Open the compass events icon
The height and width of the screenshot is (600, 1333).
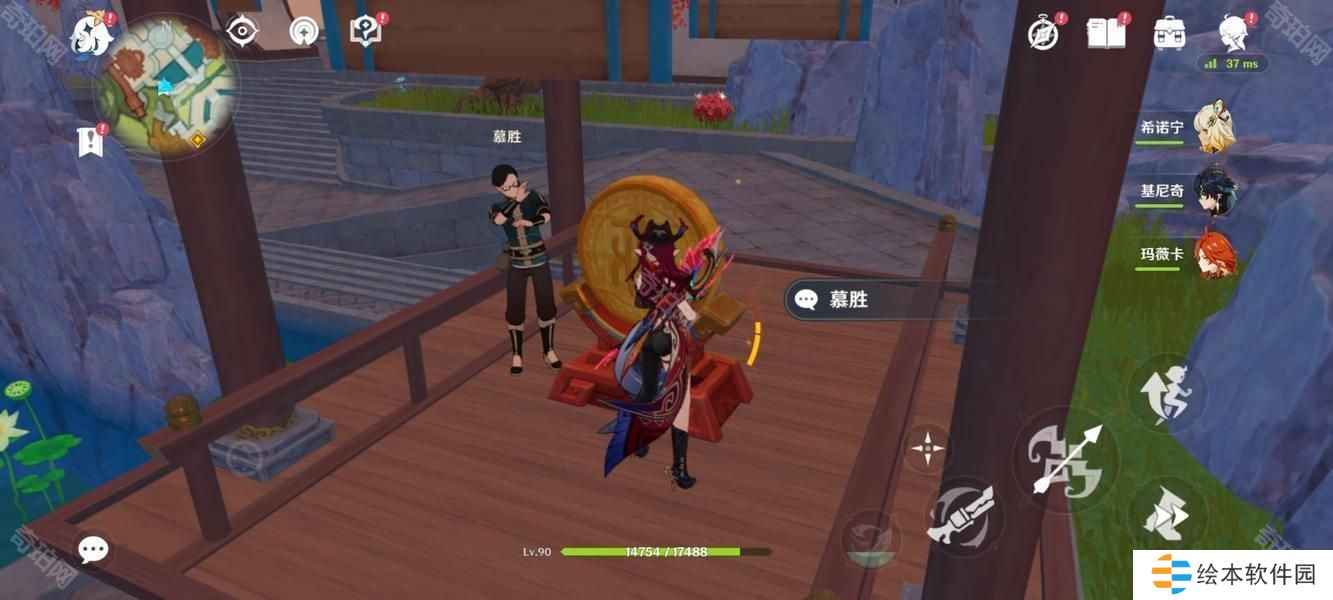coord(1043,34)
